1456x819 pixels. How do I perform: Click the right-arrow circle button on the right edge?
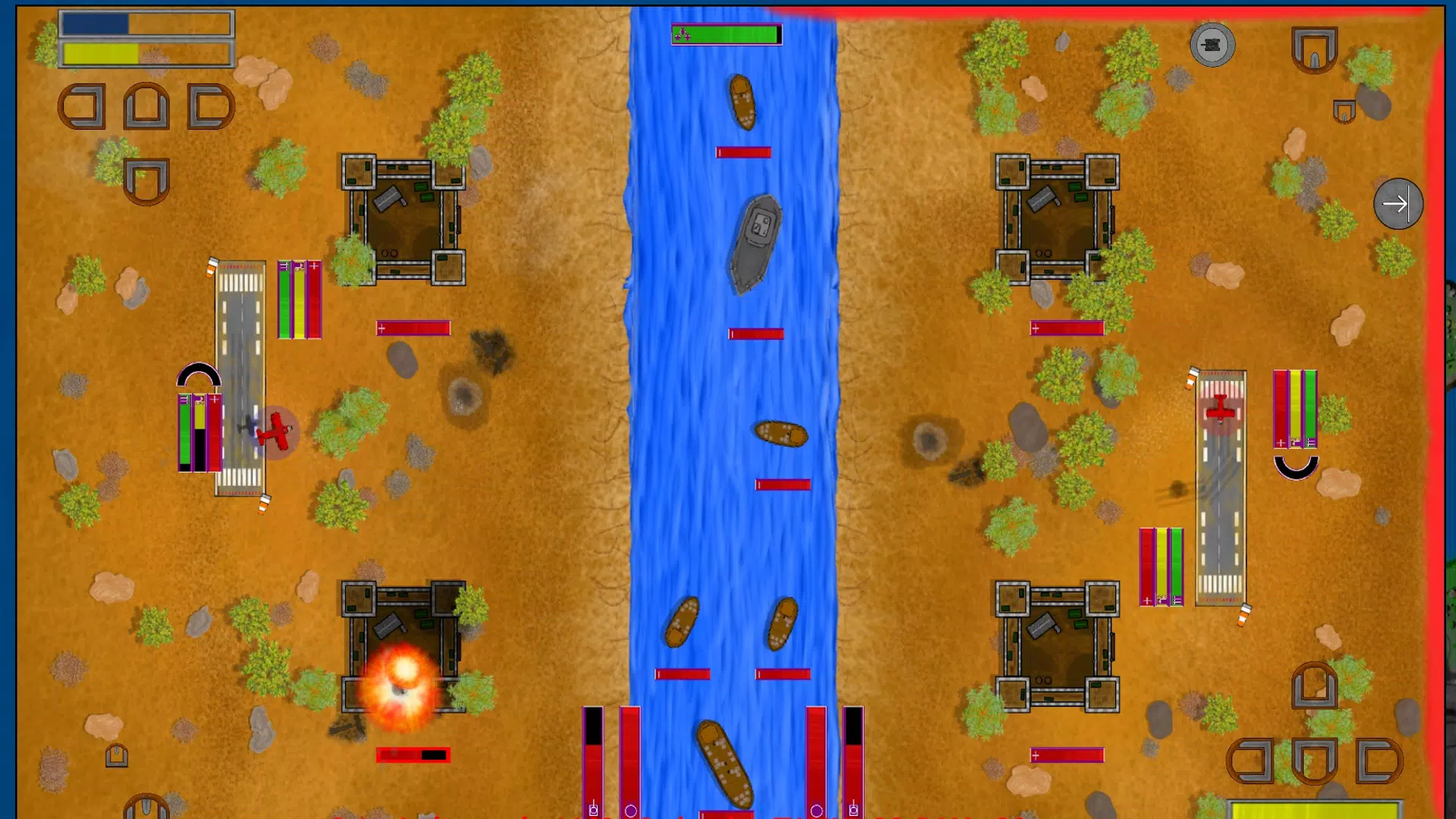[1398, 203]
